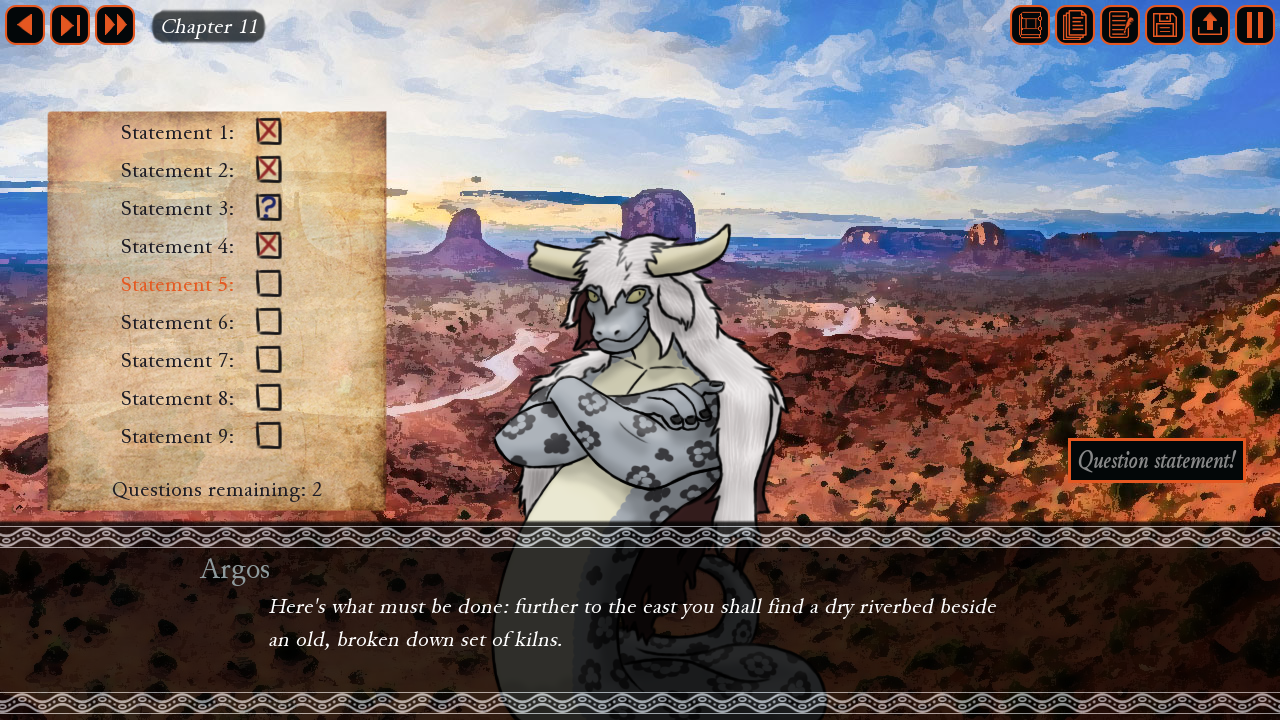This screenshot has height=720, width=1280.
Task: Toggle the Statement 7 checkbox
Action: (268, 360)
